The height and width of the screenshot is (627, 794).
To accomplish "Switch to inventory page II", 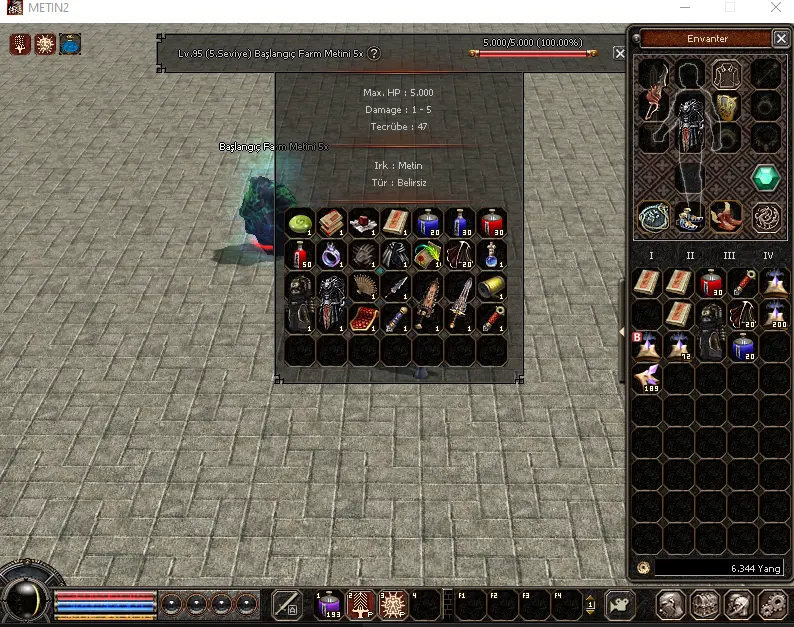I will pos(690,256).
